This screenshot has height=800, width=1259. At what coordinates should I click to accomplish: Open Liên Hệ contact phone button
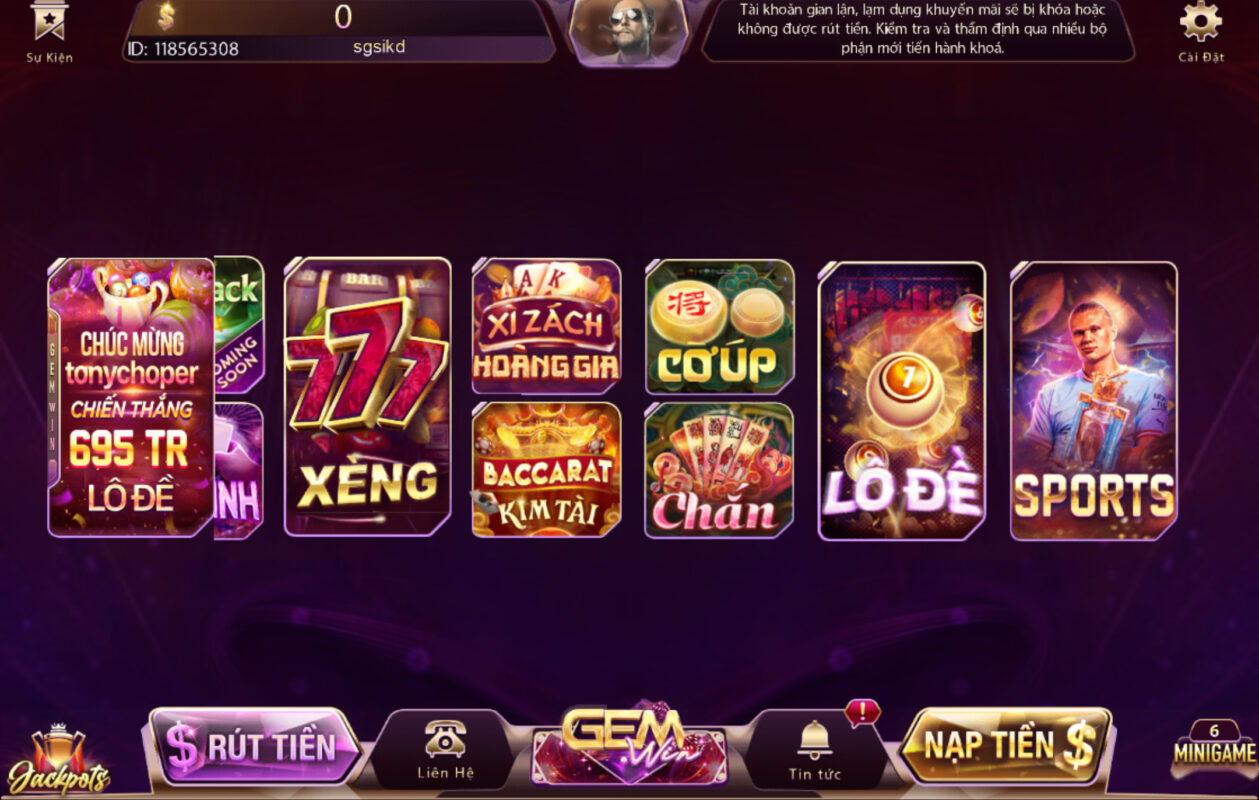445,749
